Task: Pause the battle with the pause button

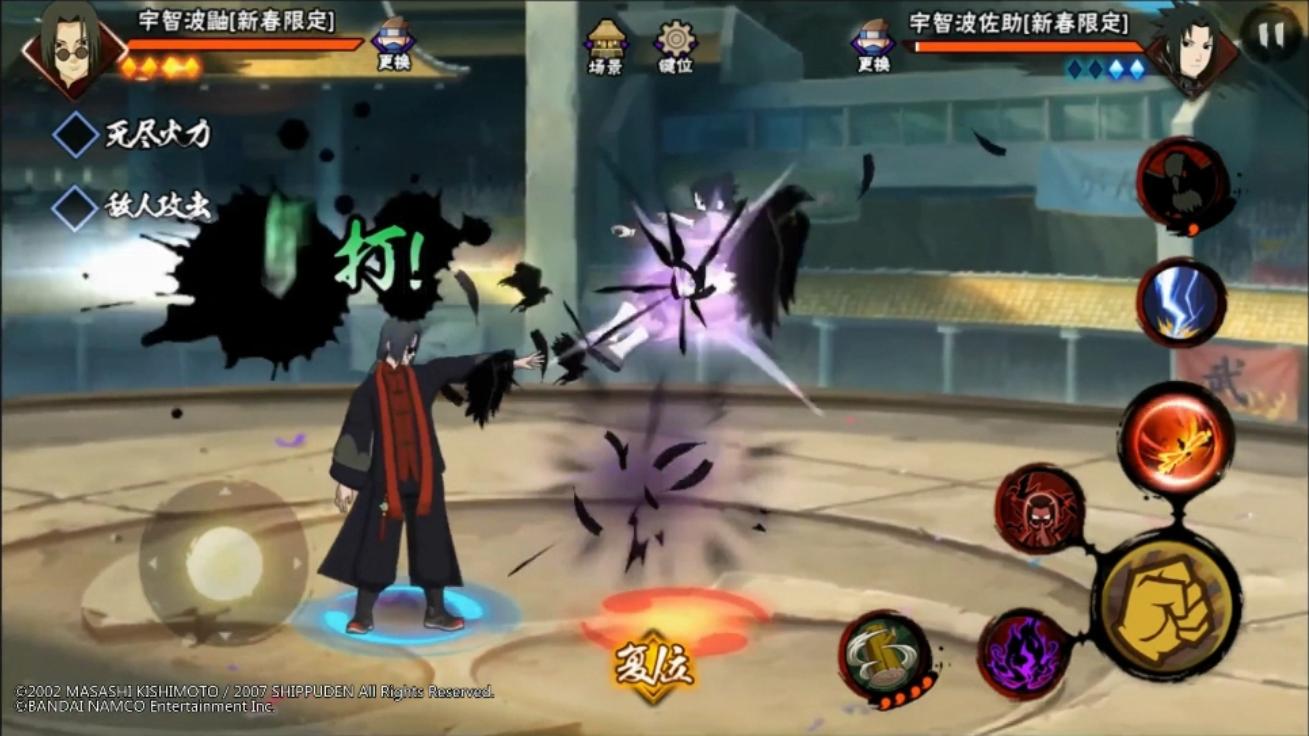Action: point(1269,34)
